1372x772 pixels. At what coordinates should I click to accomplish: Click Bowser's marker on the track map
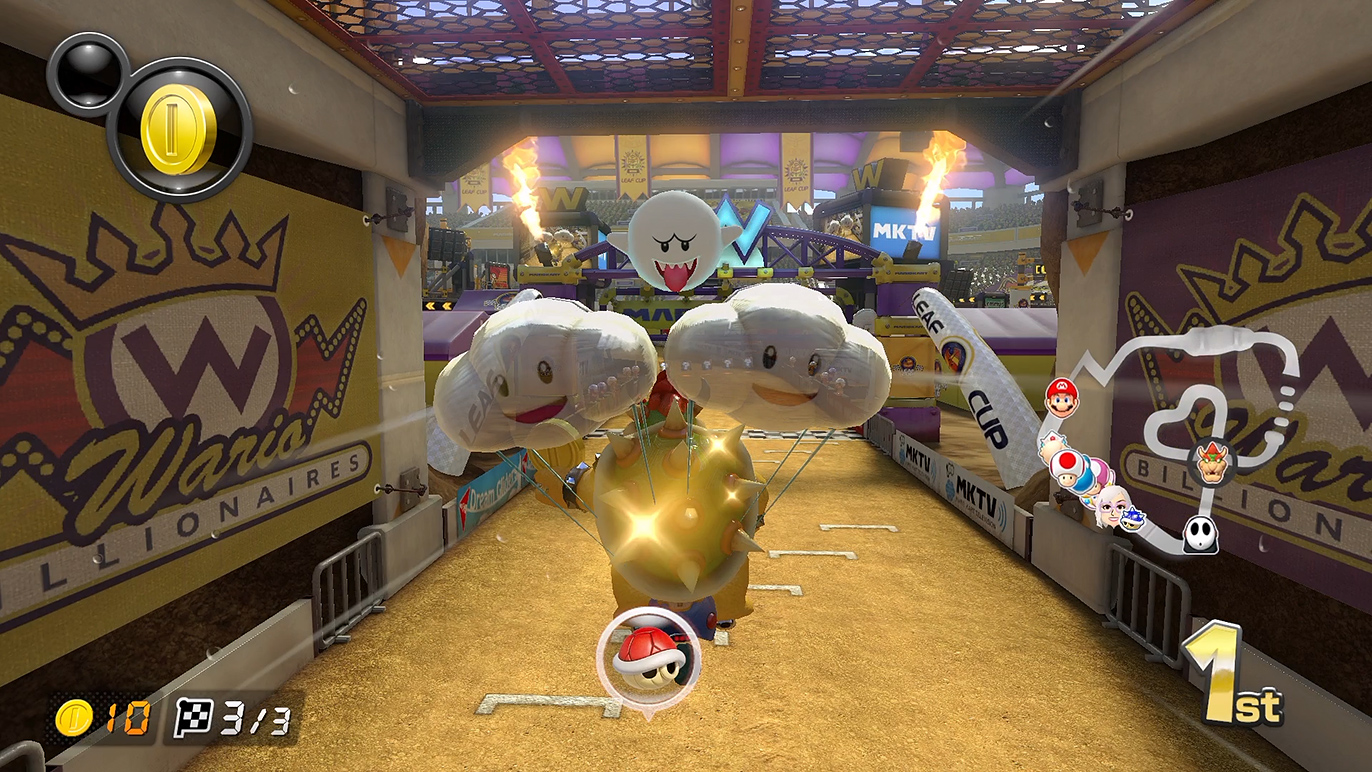coord(1211,462)
